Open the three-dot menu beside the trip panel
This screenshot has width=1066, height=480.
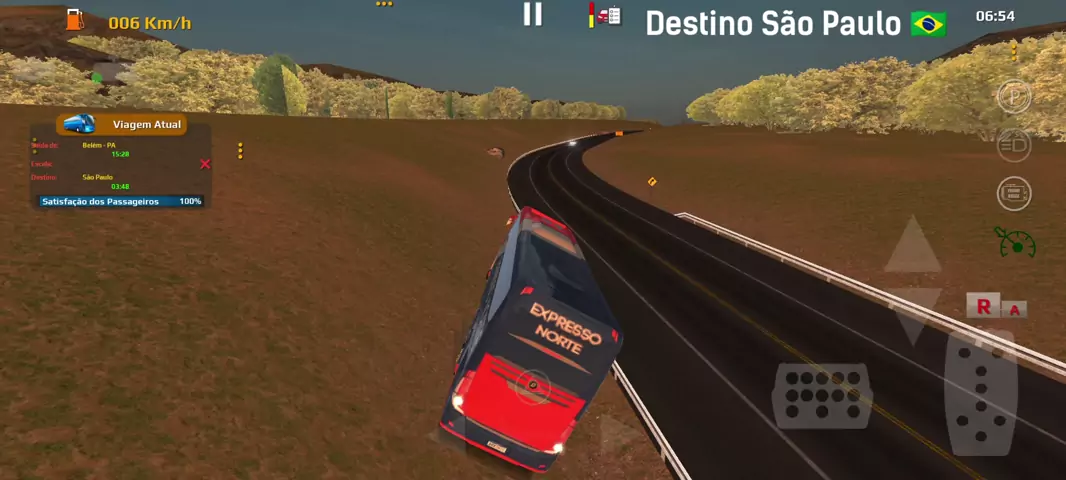click(x=240, y=151)
